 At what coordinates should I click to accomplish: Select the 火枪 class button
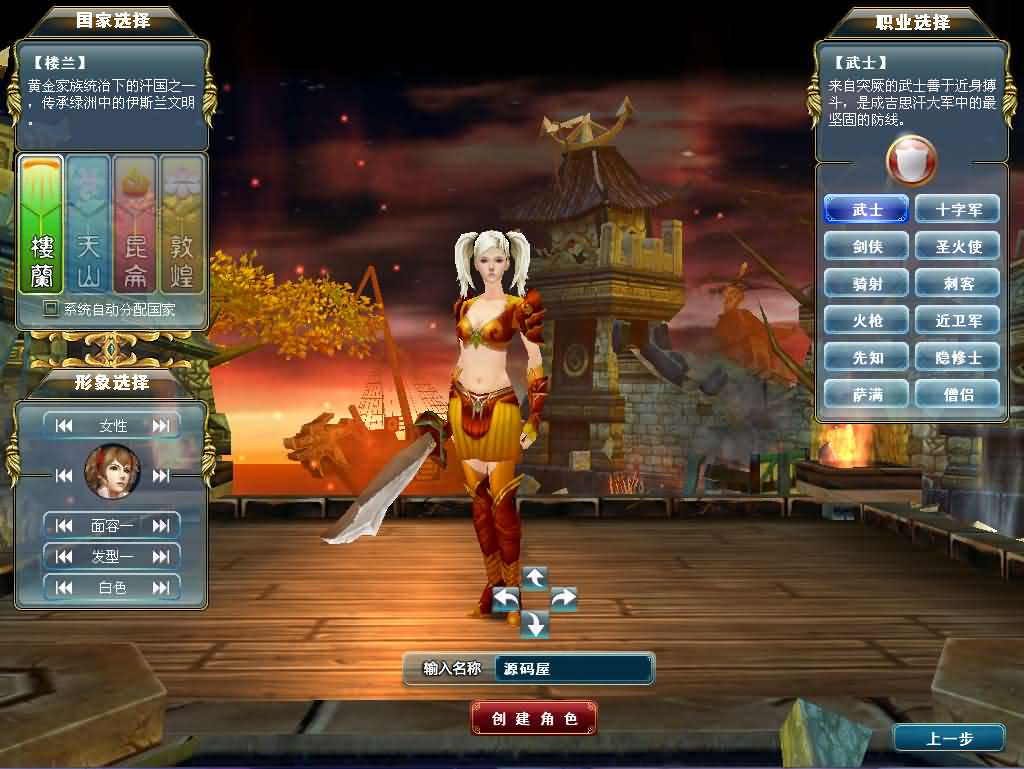pos(867,321)
